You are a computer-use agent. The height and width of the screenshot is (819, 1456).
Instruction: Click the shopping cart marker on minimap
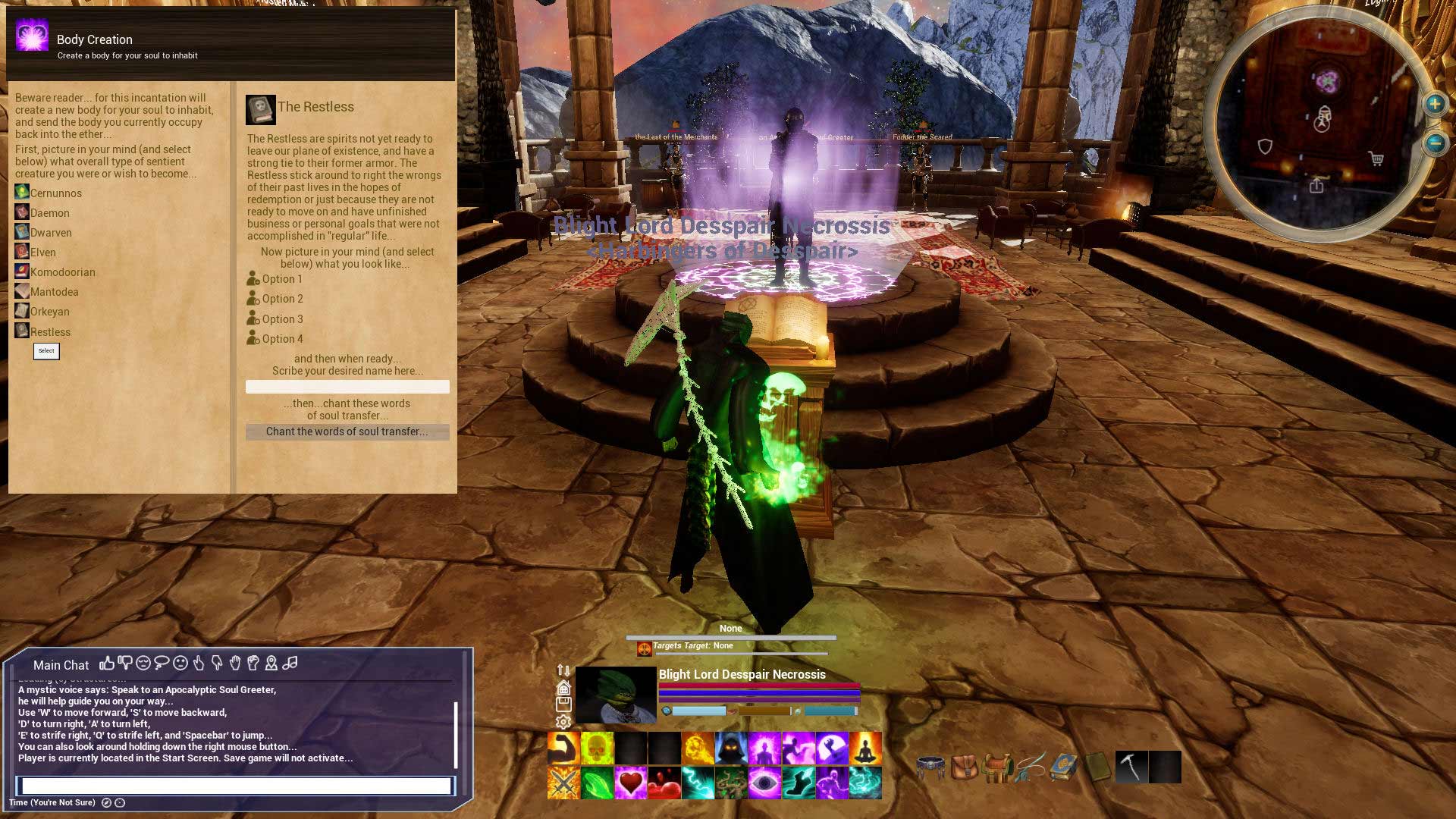tap(1376, 159)
